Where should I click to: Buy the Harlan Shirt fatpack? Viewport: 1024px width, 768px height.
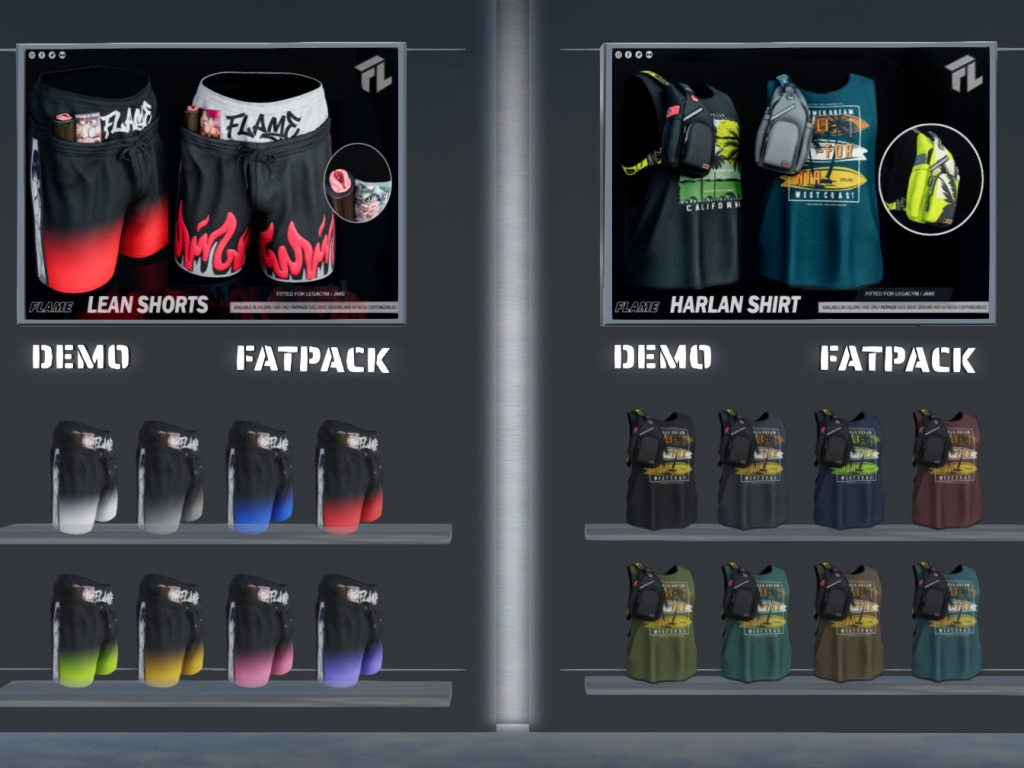point(897,359)
